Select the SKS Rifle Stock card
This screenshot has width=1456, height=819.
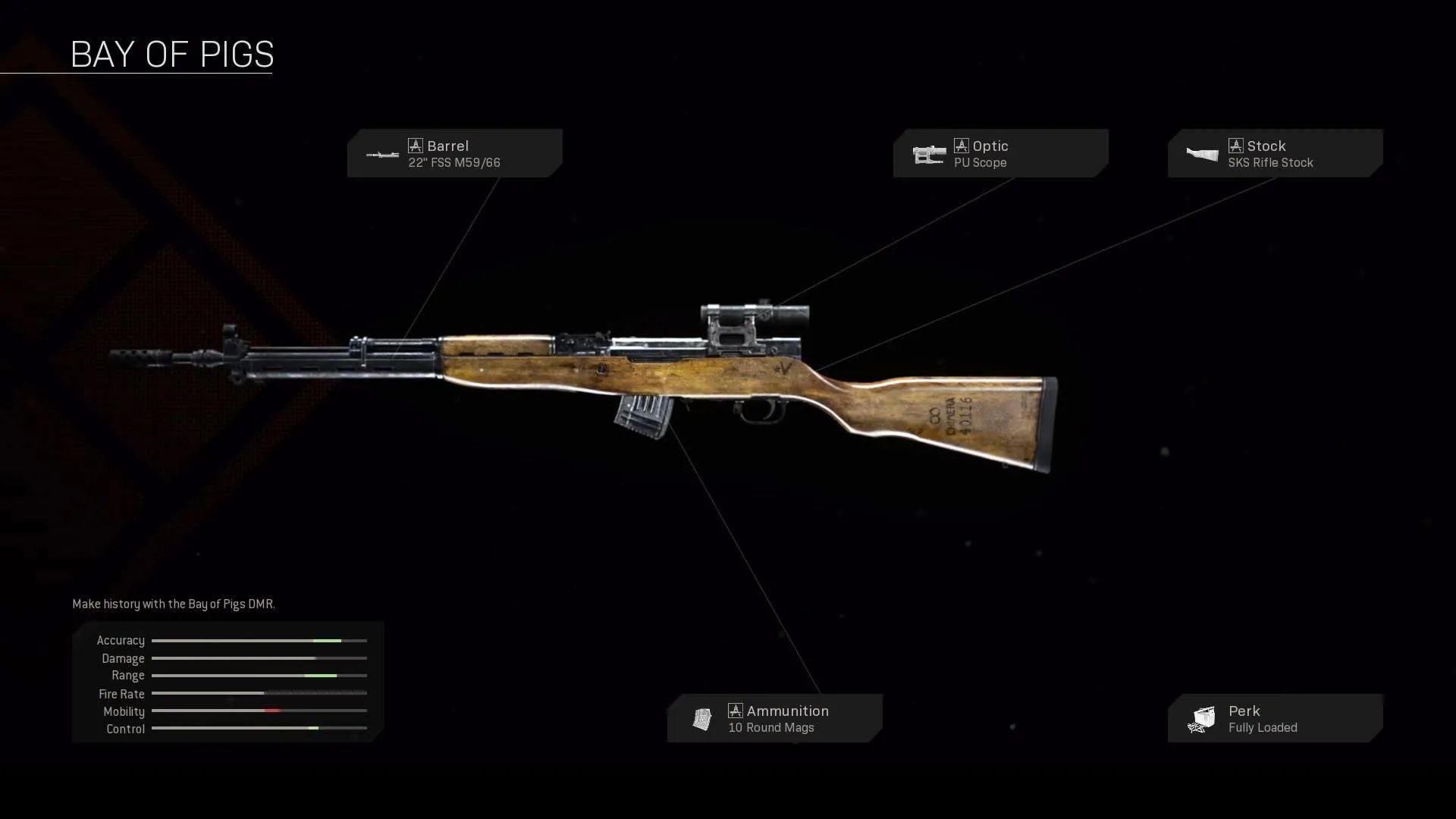point(1274,153)
